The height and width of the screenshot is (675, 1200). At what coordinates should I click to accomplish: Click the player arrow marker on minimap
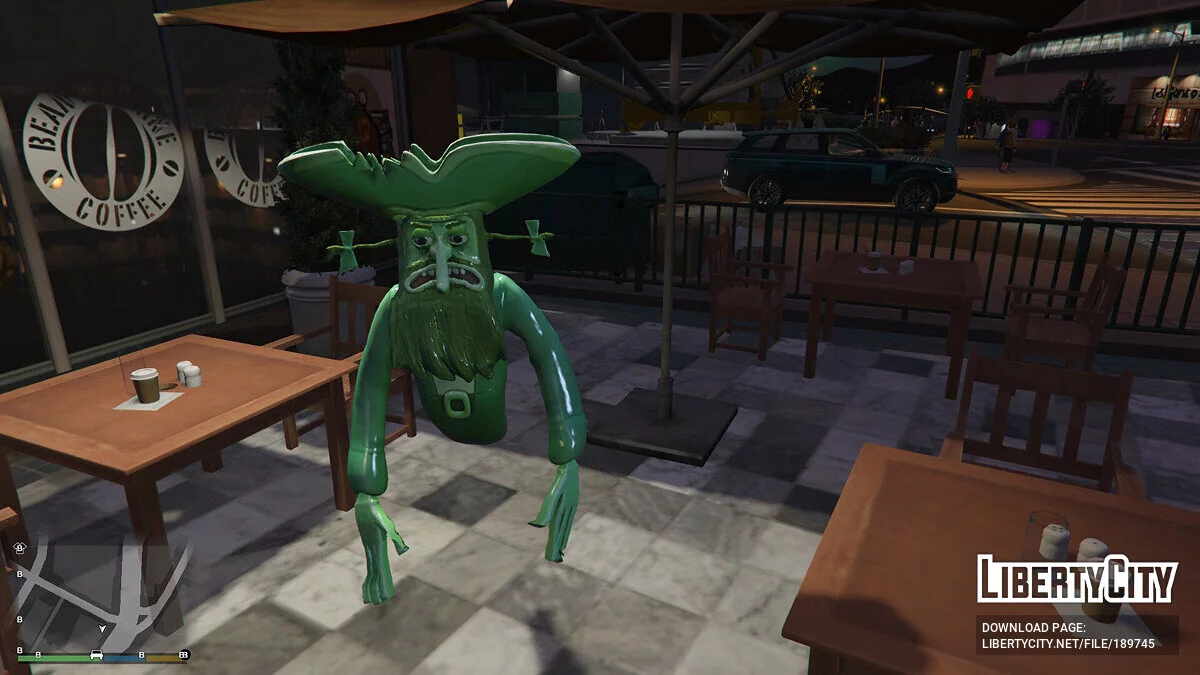(x=102, y=628)
